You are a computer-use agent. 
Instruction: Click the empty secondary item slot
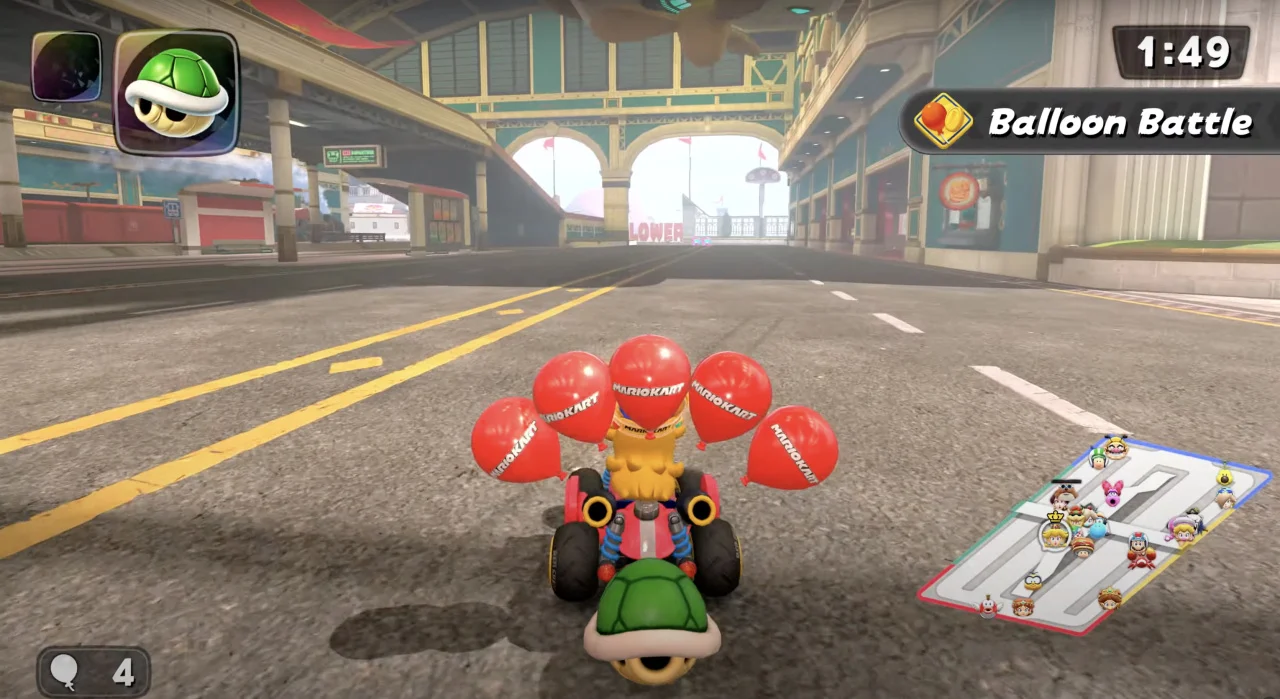pyautogui.click(x=66, y=66)
